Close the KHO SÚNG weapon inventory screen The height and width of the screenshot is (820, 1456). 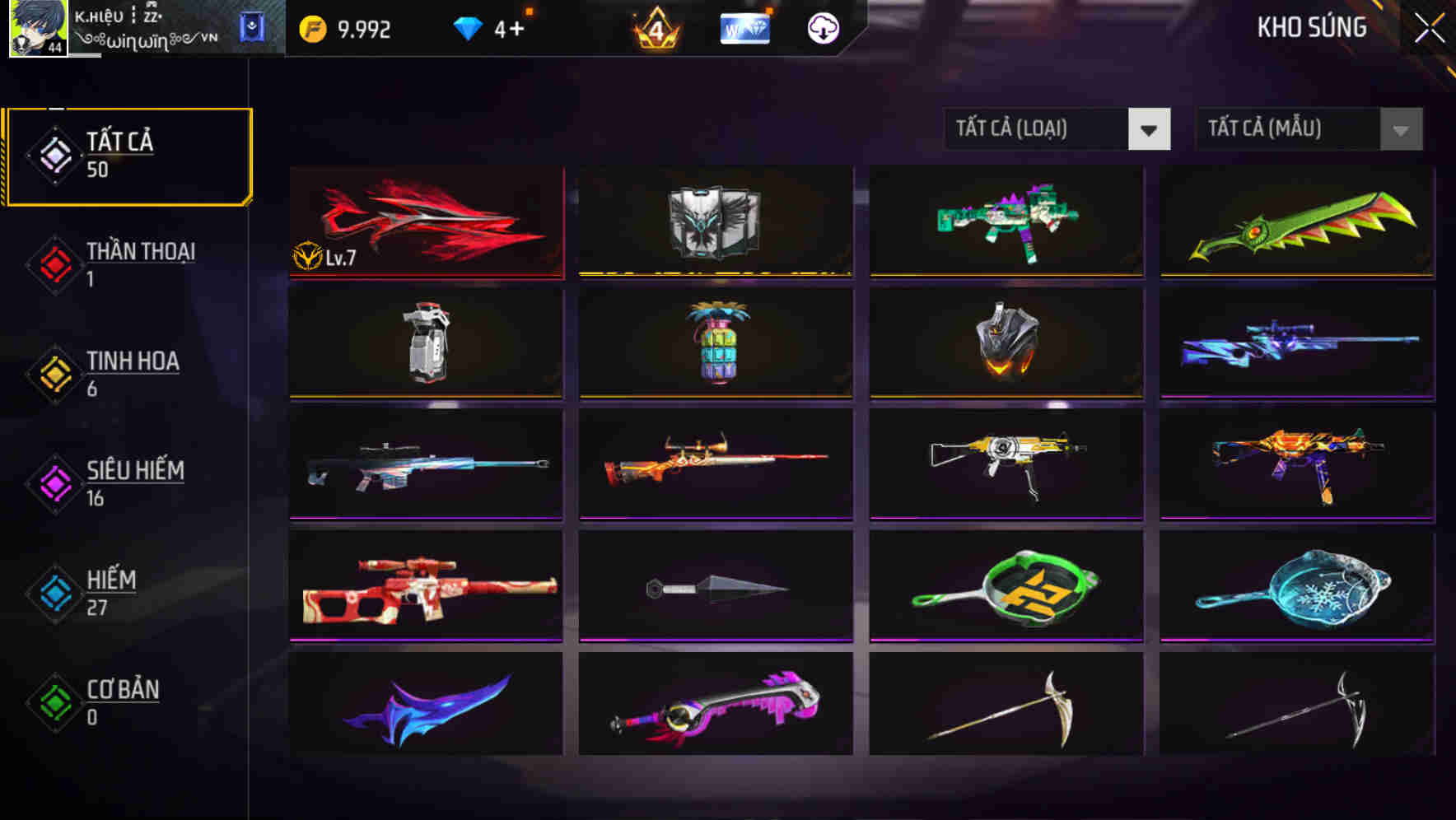1430,25
